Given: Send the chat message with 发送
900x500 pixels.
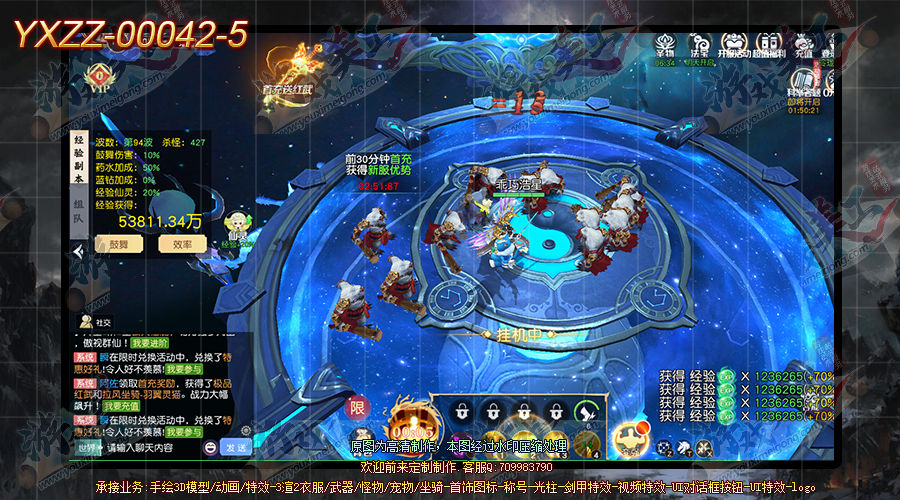Looking at the screenshot, I should [238, 449].
